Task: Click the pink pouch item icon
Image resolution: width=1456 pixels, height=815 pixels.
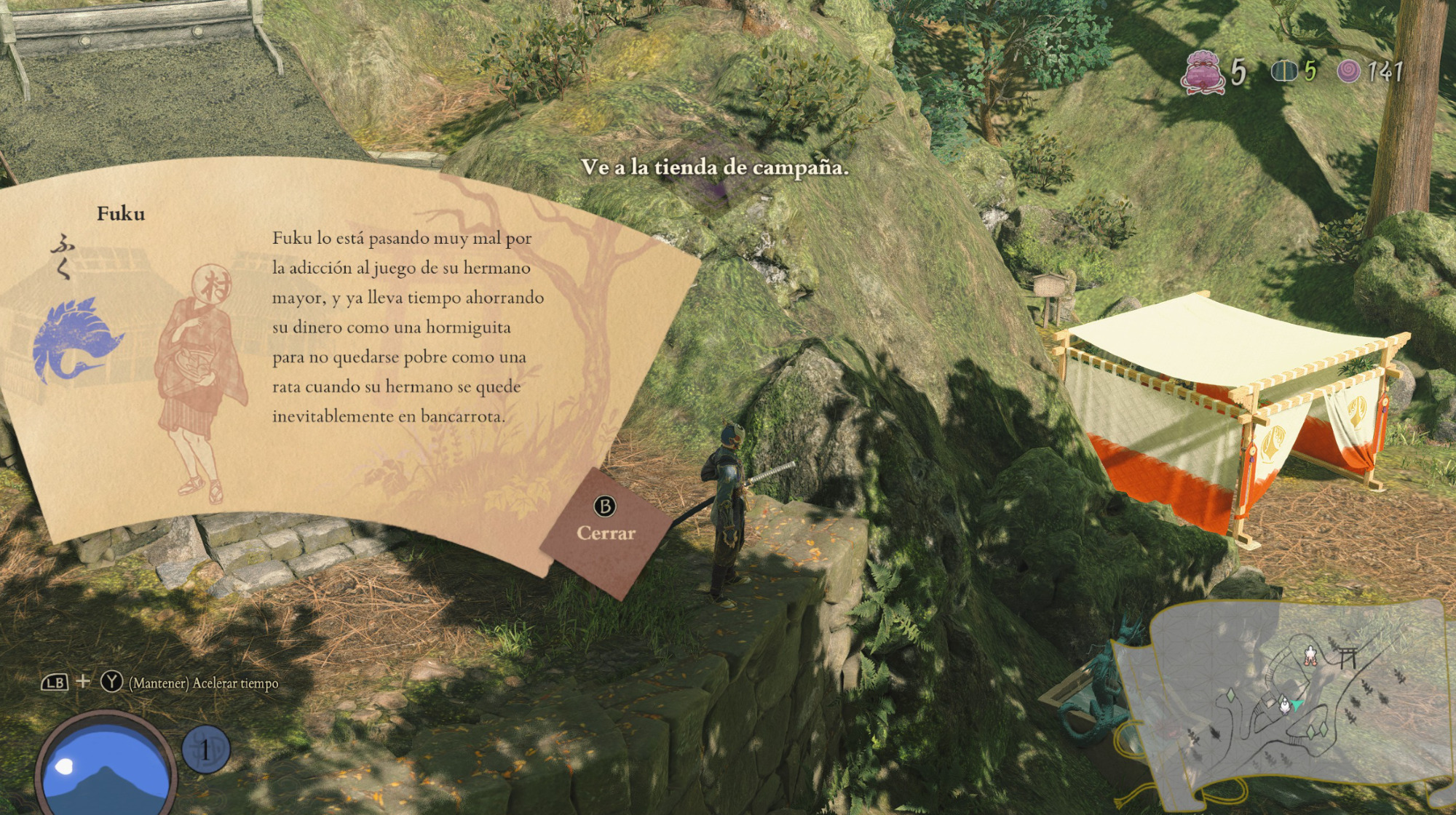Action: [x=1202, y=73]
